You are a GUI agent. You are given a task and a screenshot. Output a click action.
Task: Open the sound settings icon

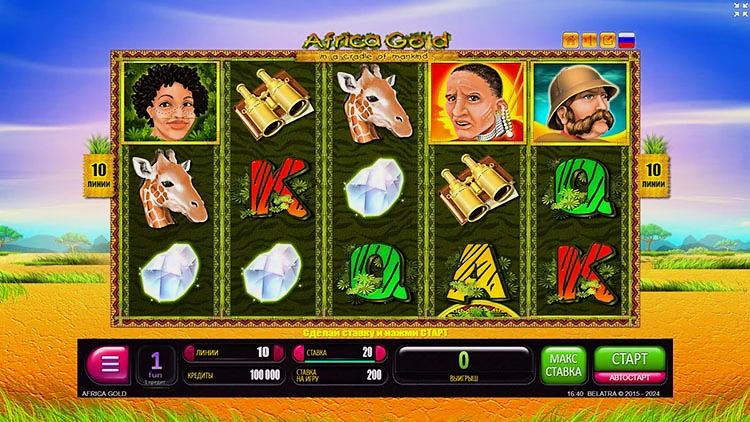[590, 40]
